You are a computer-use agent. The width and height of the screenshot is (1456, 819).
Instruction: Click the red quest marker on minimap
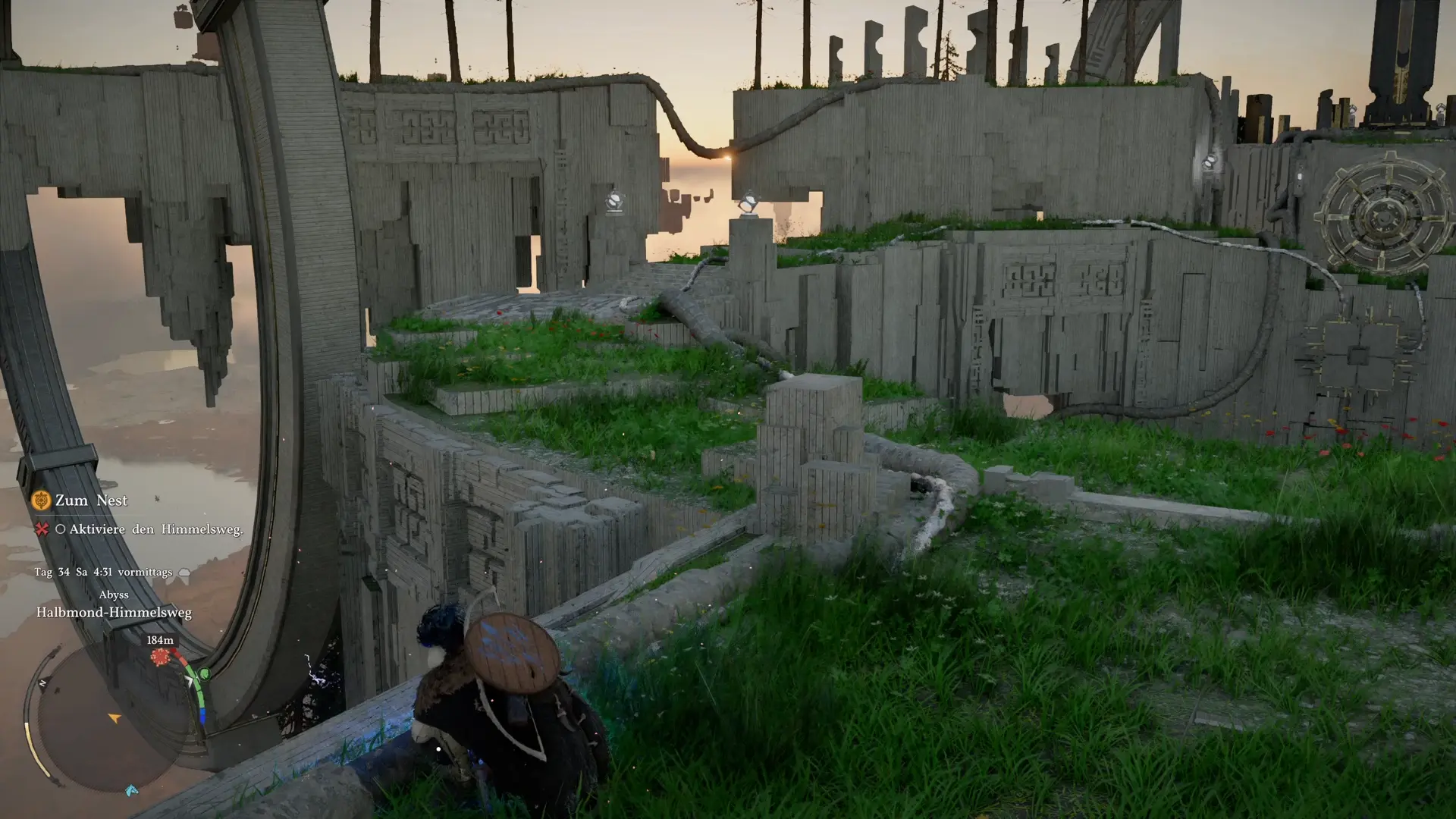[x=160, y=657]
